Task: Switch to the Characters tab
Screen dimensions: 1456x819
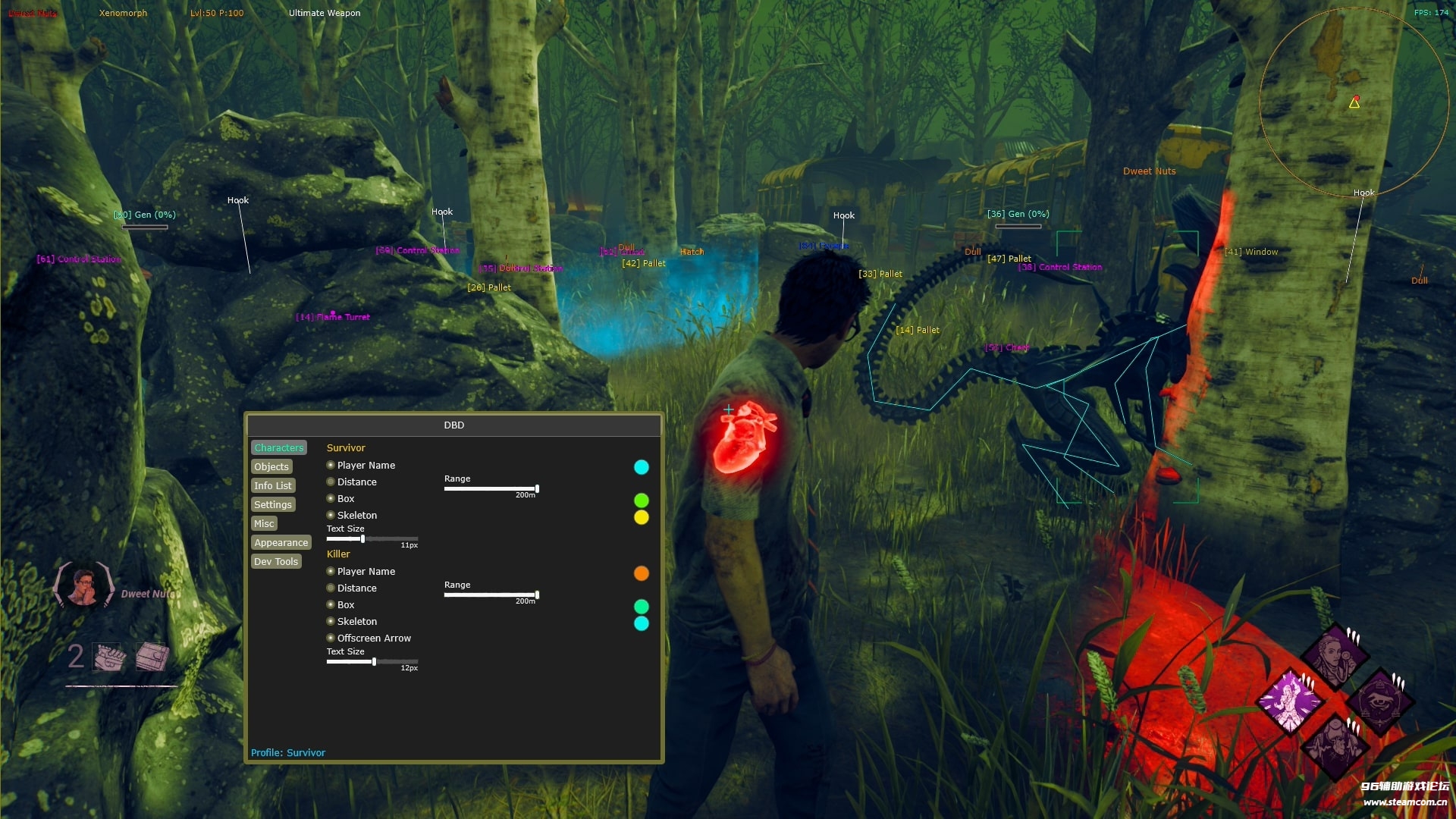Action: coord(278,448)
